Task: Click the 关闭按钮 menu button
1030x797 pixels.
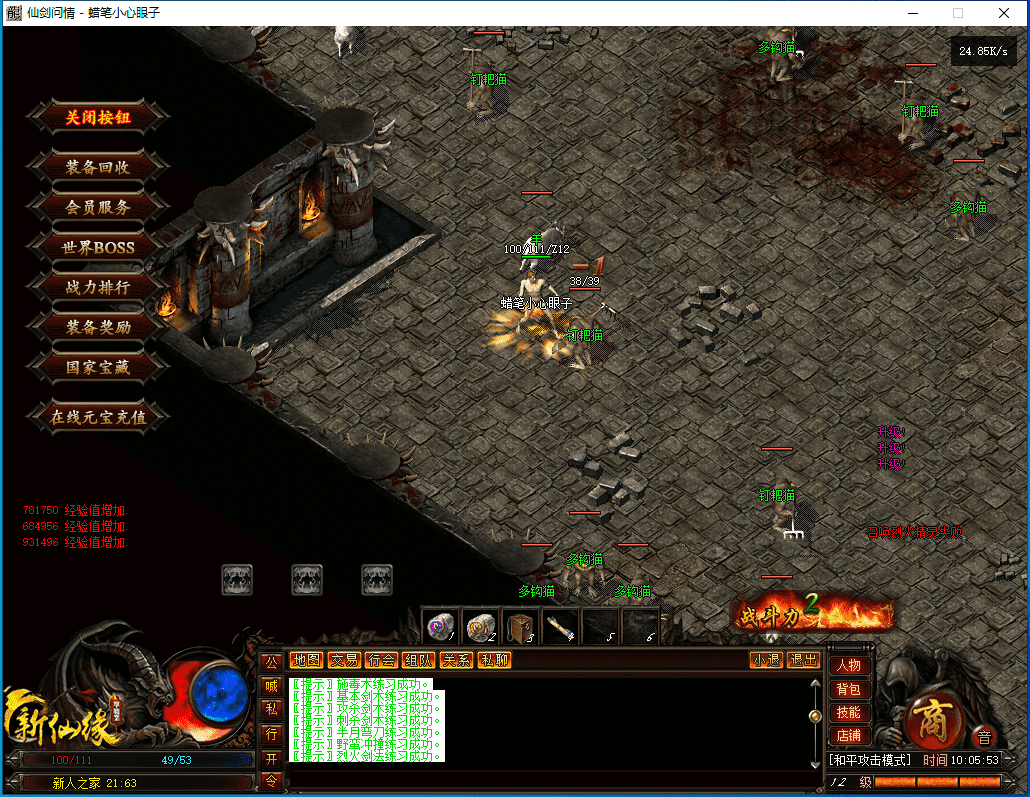Action: pyautogui.click(x=98, y=117)
